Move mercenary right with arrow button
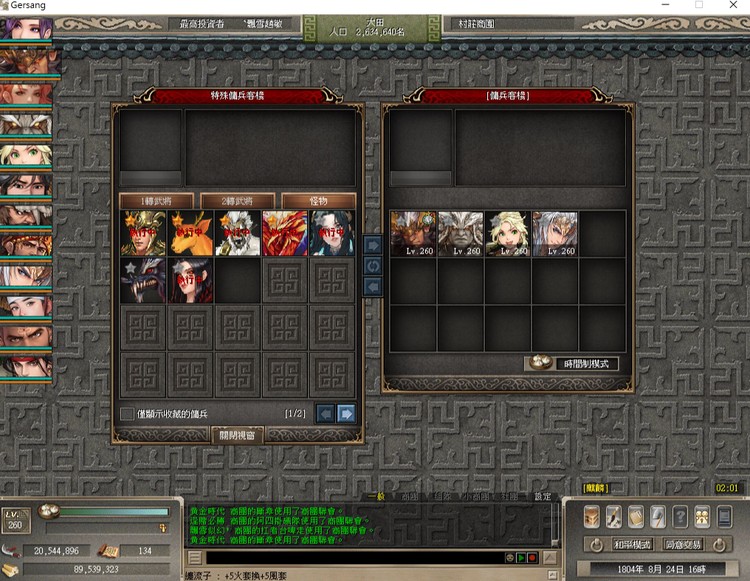750x581 pixels. point(372,244)
